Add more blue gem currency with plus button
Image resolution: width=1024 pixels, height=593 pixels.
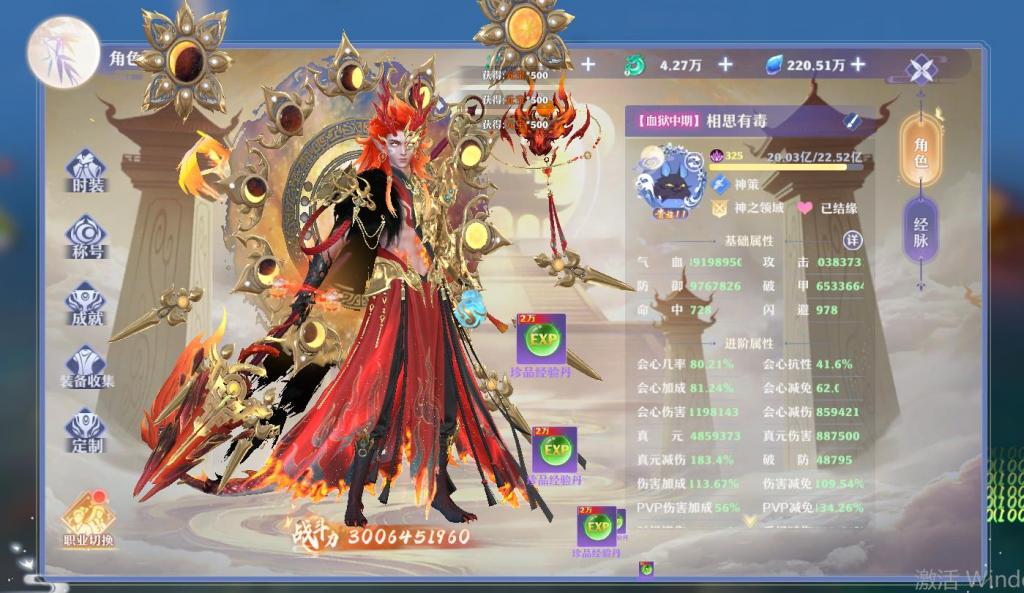[858, 65]
